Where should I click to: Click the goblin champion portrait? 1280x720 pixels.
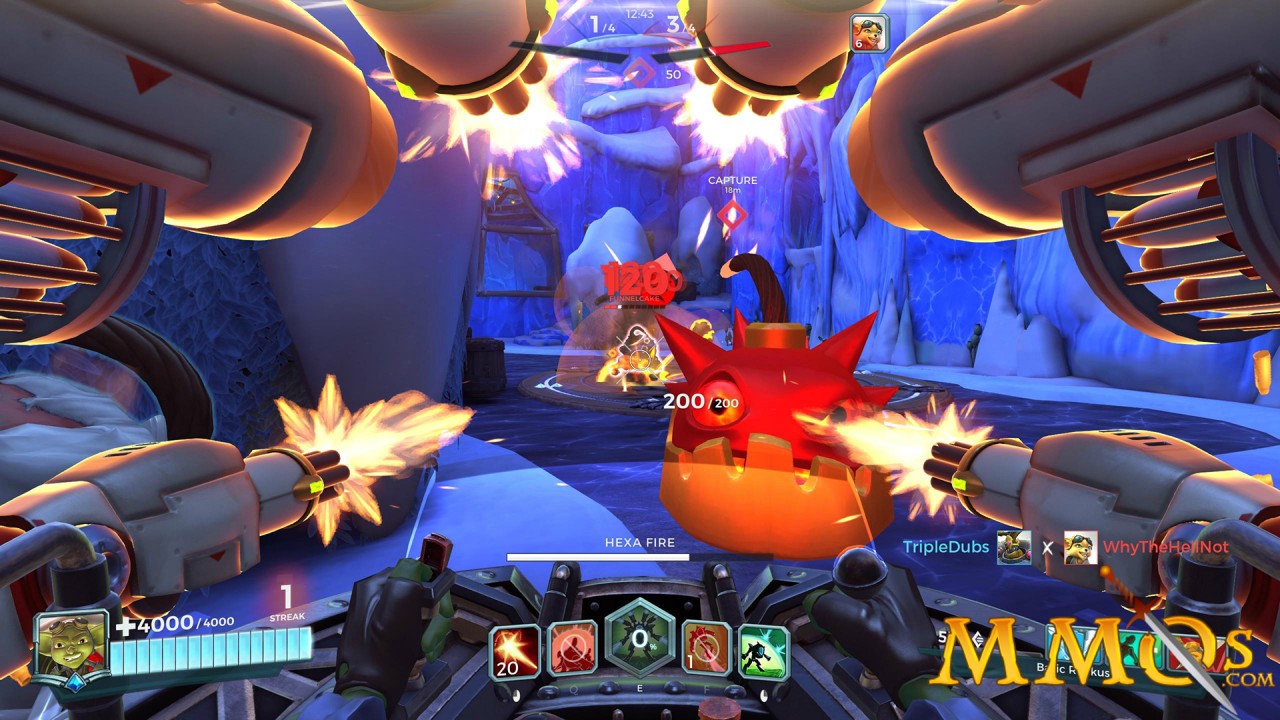(x=71, y=645)
